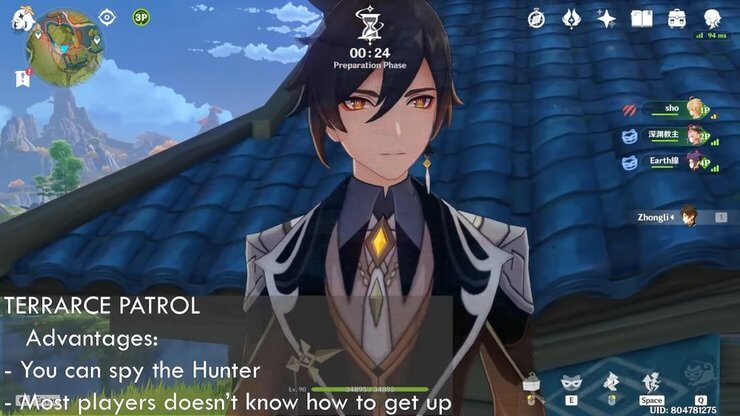Activate the skill icon between mask and Space
This screenshot has width=740, height=416.
[x=611, y=381]
